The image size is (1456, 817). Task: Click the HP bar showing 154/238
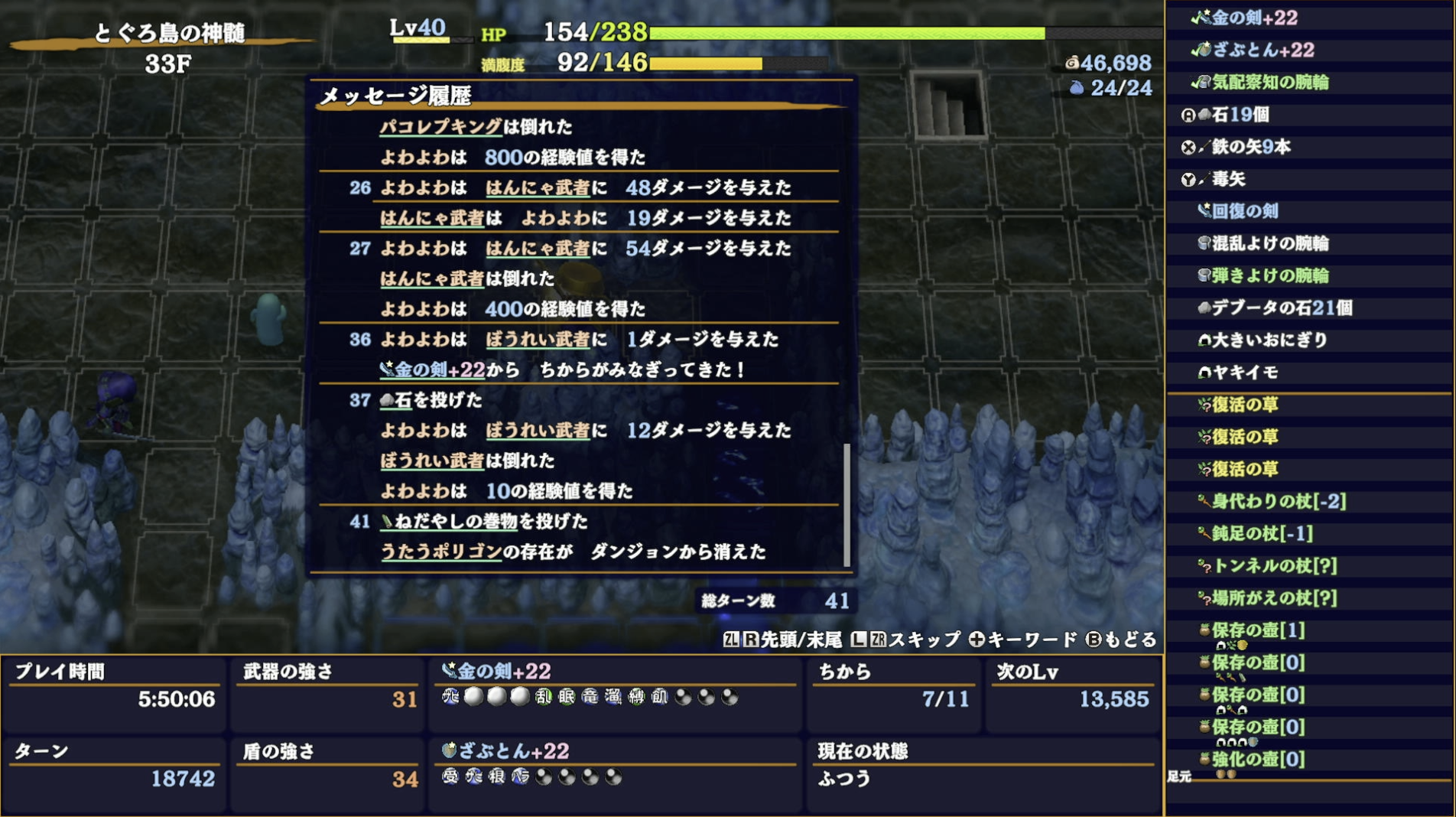coord(841,34)
